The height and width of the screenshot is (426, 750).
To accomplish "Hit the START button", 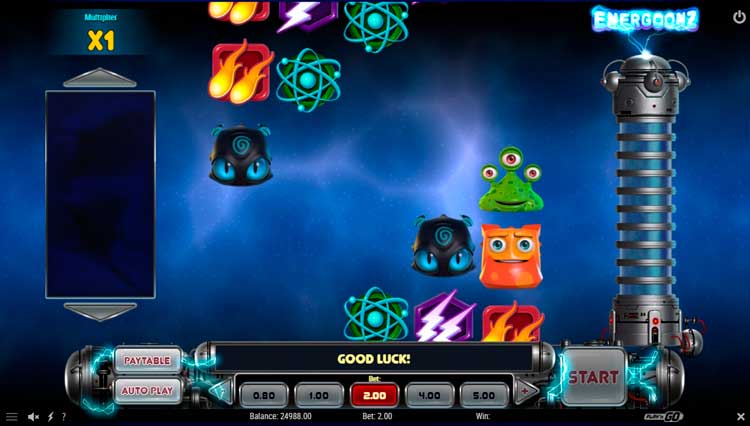I will (593, 378).
